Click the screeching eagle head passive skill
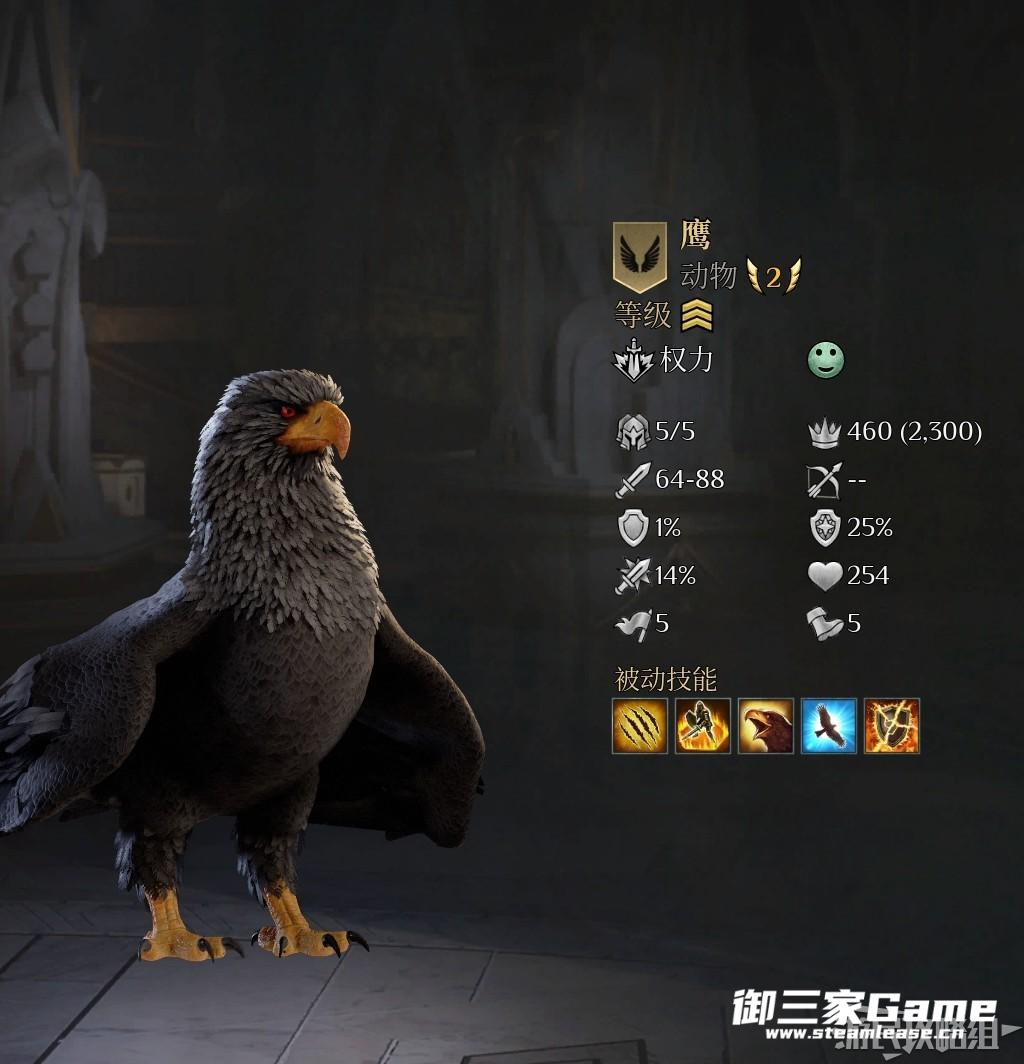This screenshot has width=1024, height=1064. click(766, 726)
